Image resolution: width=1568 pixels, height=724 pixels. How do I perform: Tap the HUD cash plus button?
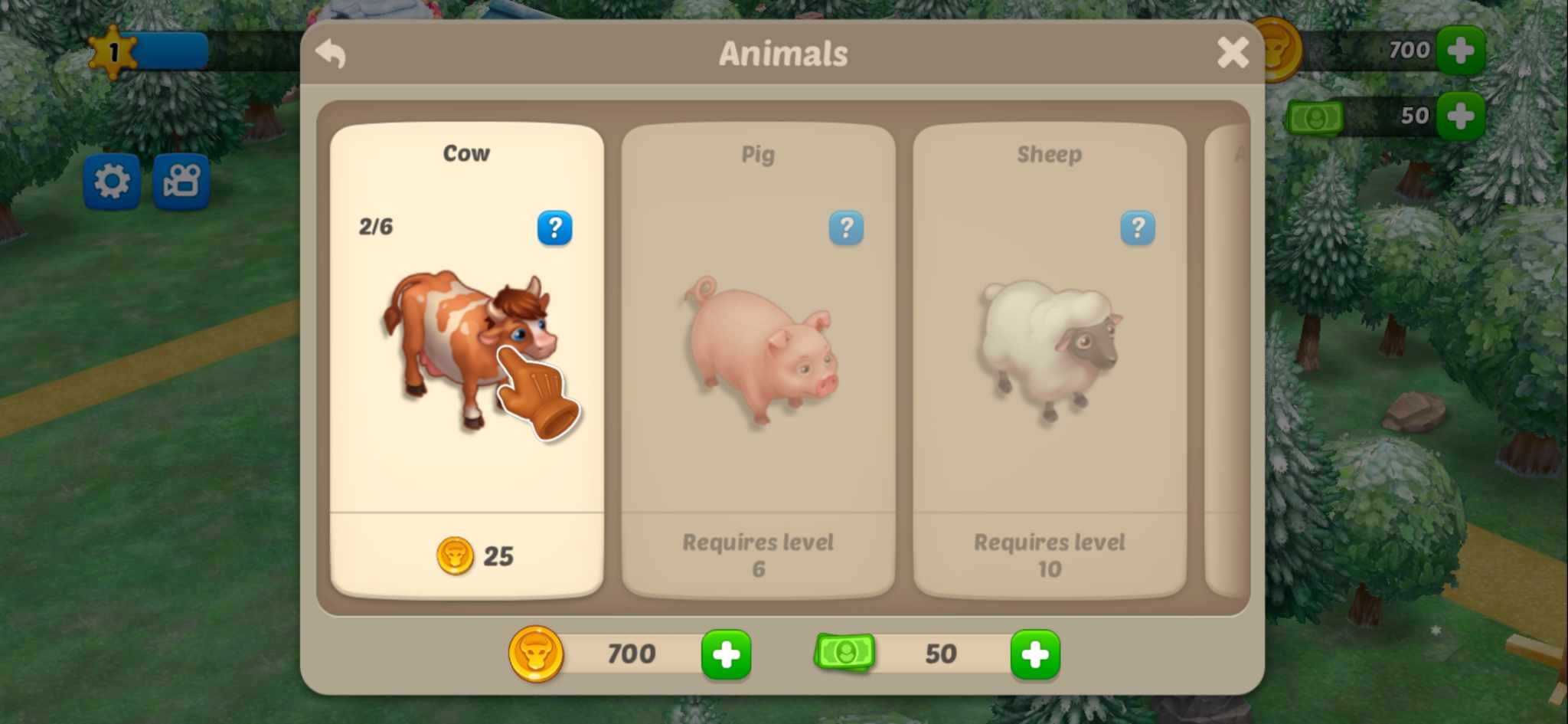pyautogui.click(x=1460, y=116)
